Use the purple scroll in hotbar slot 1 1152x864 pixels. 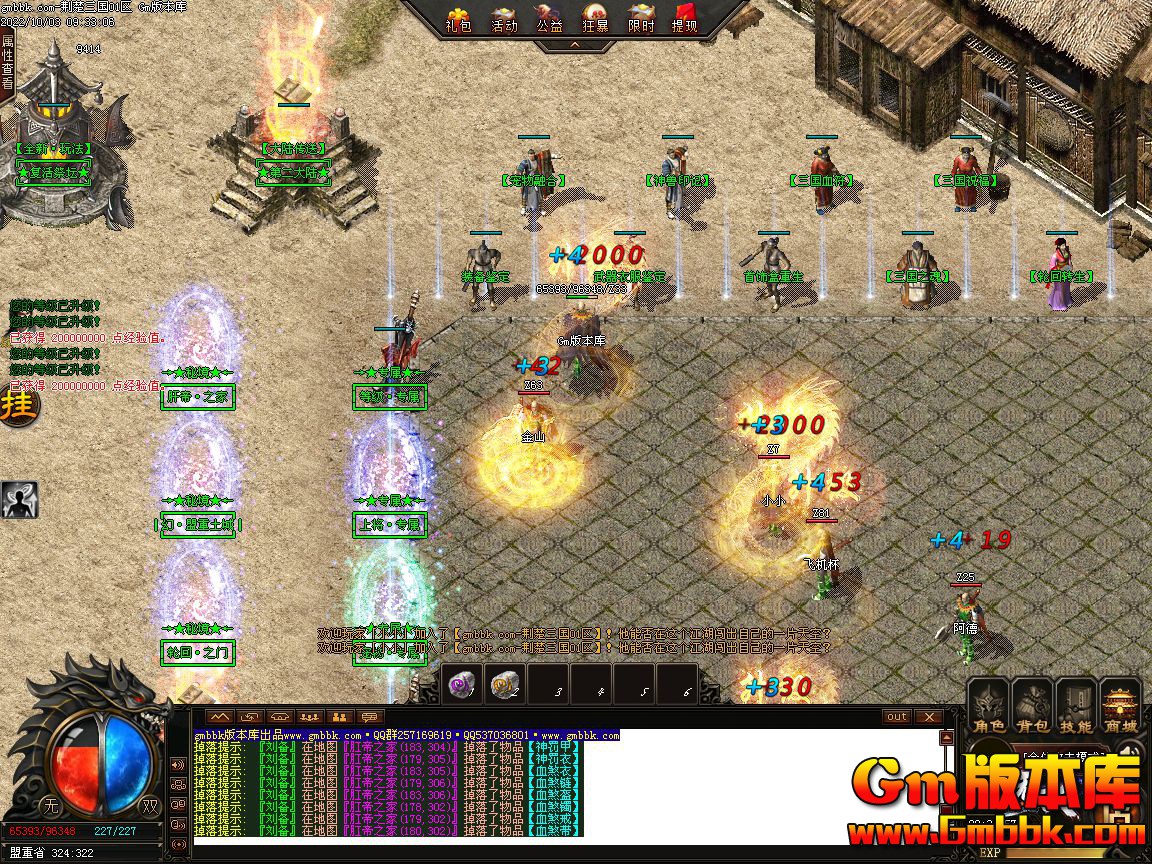pos(461,684)
